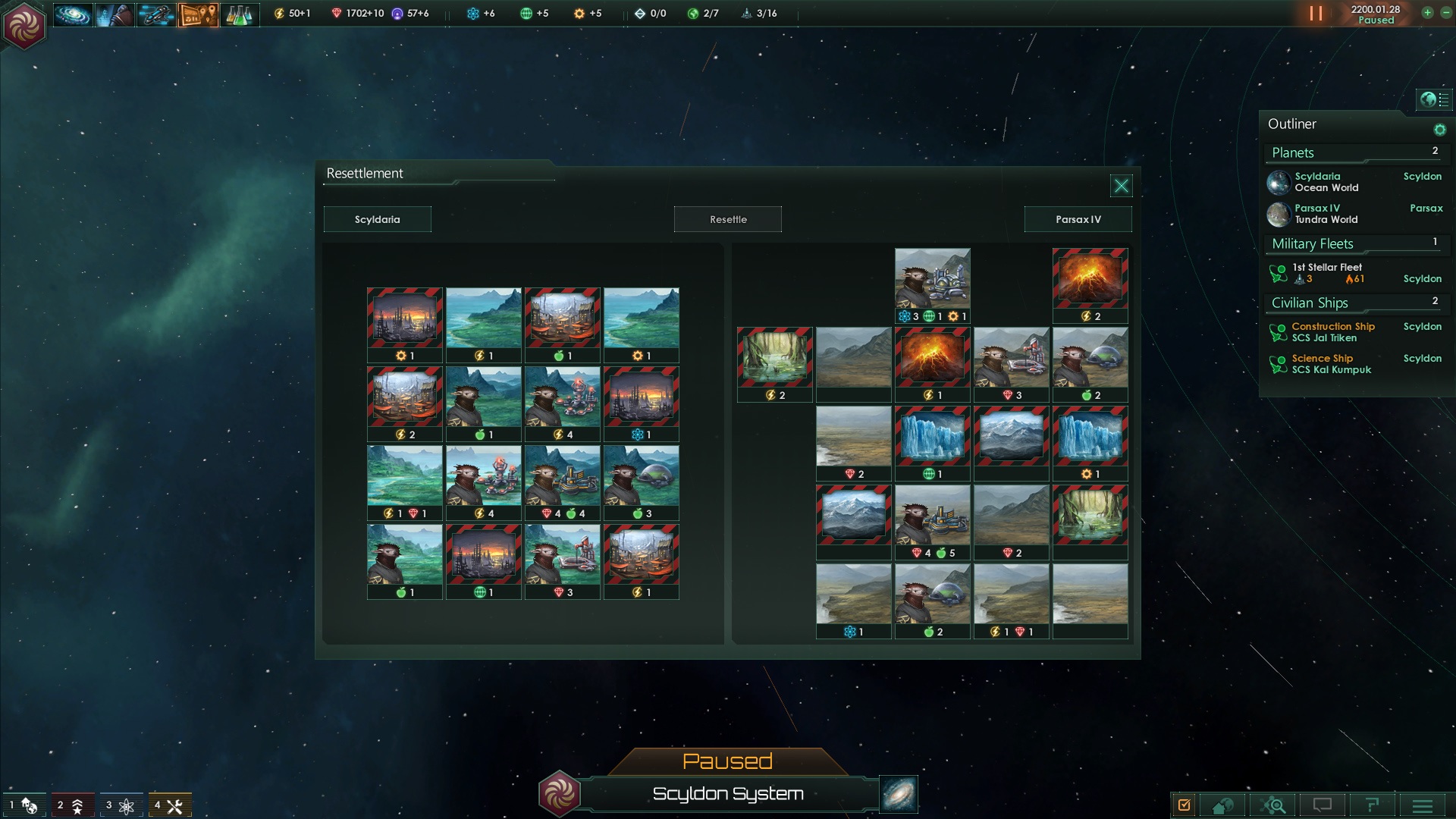Open the galaxy spiral contacts icon

[73, 14]
